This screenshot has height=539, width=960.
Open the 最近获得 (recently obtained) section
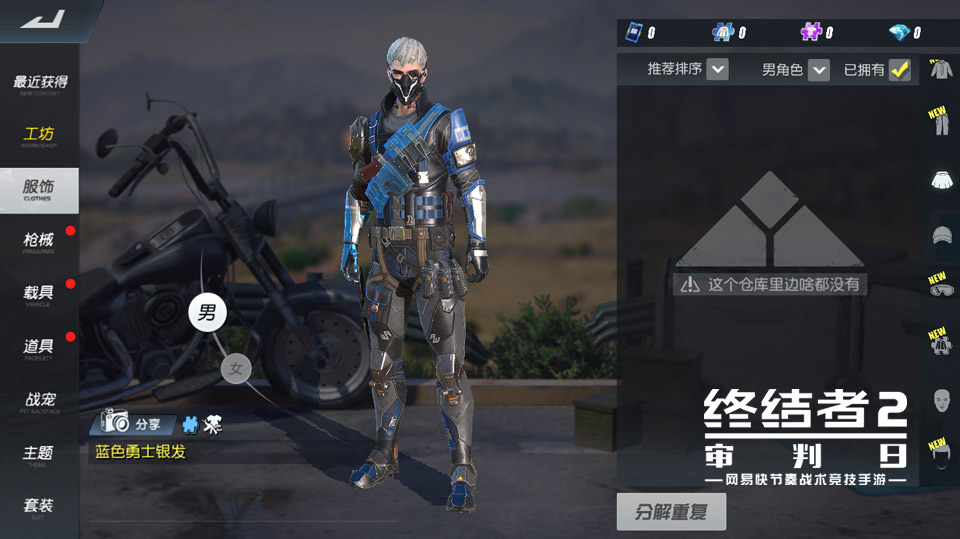[40, 83]
